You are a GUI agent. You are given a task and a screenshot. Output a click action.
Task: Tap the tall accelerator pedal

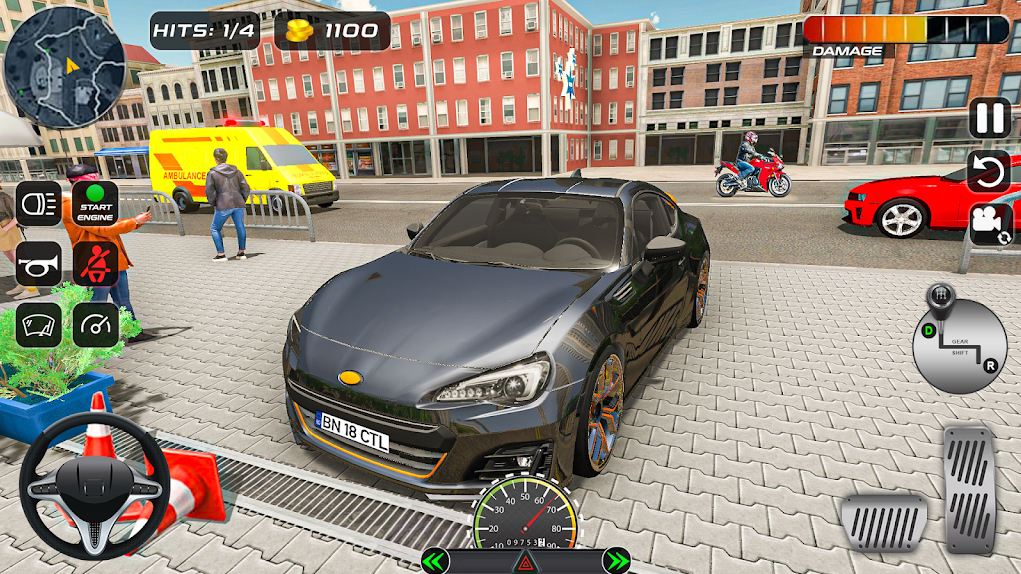[969, 488]
